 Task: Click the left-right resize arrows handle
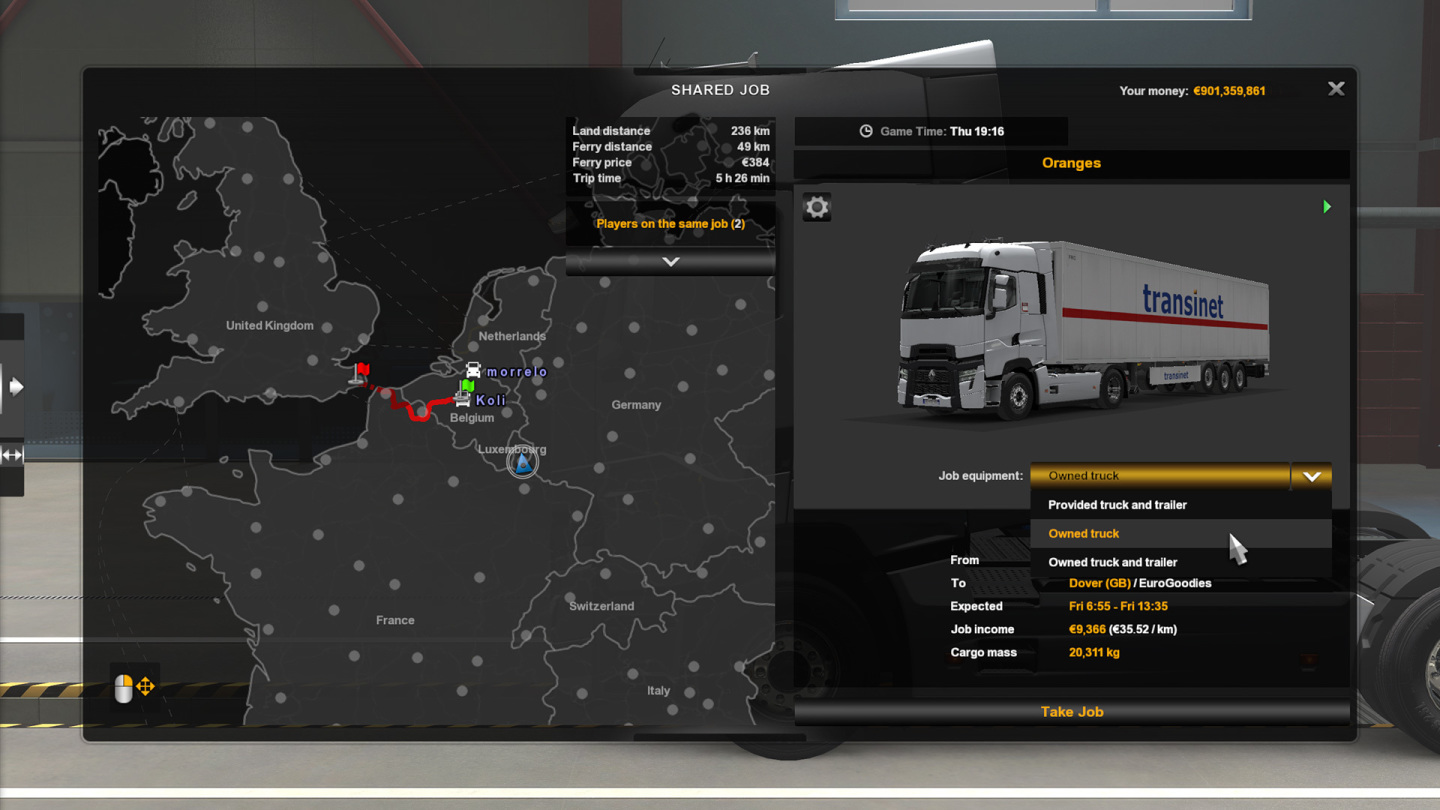(12, 455)
